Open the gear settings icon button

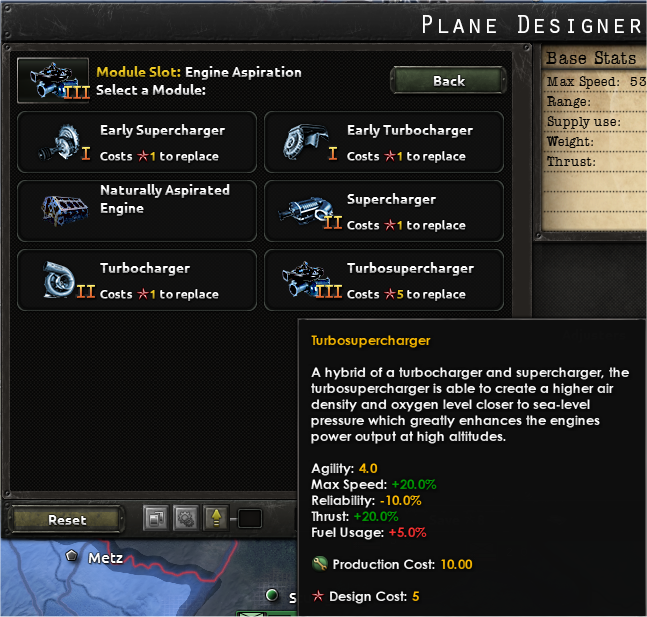pyautogui.click(x=186, y=519)
